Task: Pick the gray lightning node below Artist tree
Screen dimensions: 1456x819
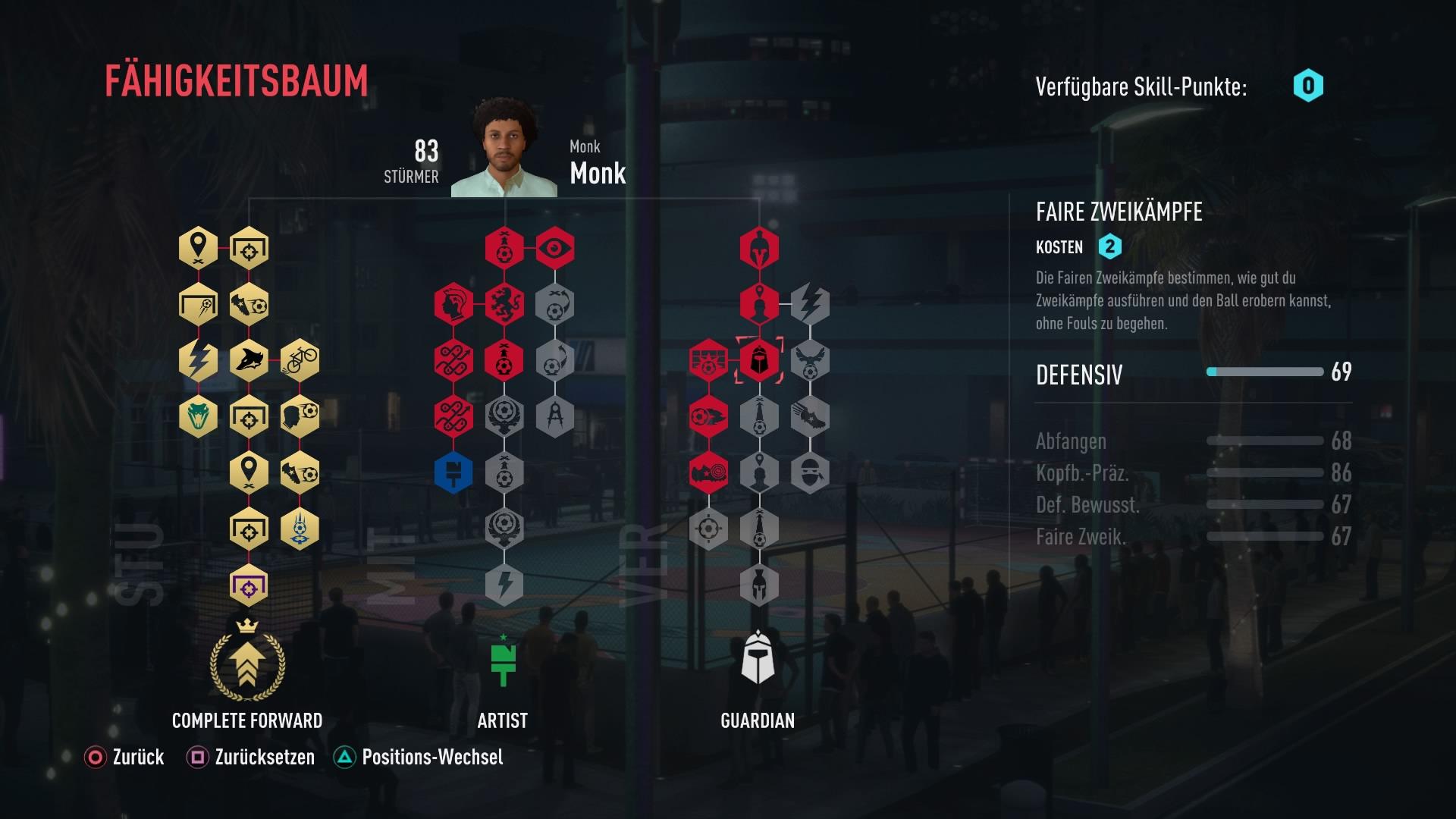Action: [x=504, y=585]
